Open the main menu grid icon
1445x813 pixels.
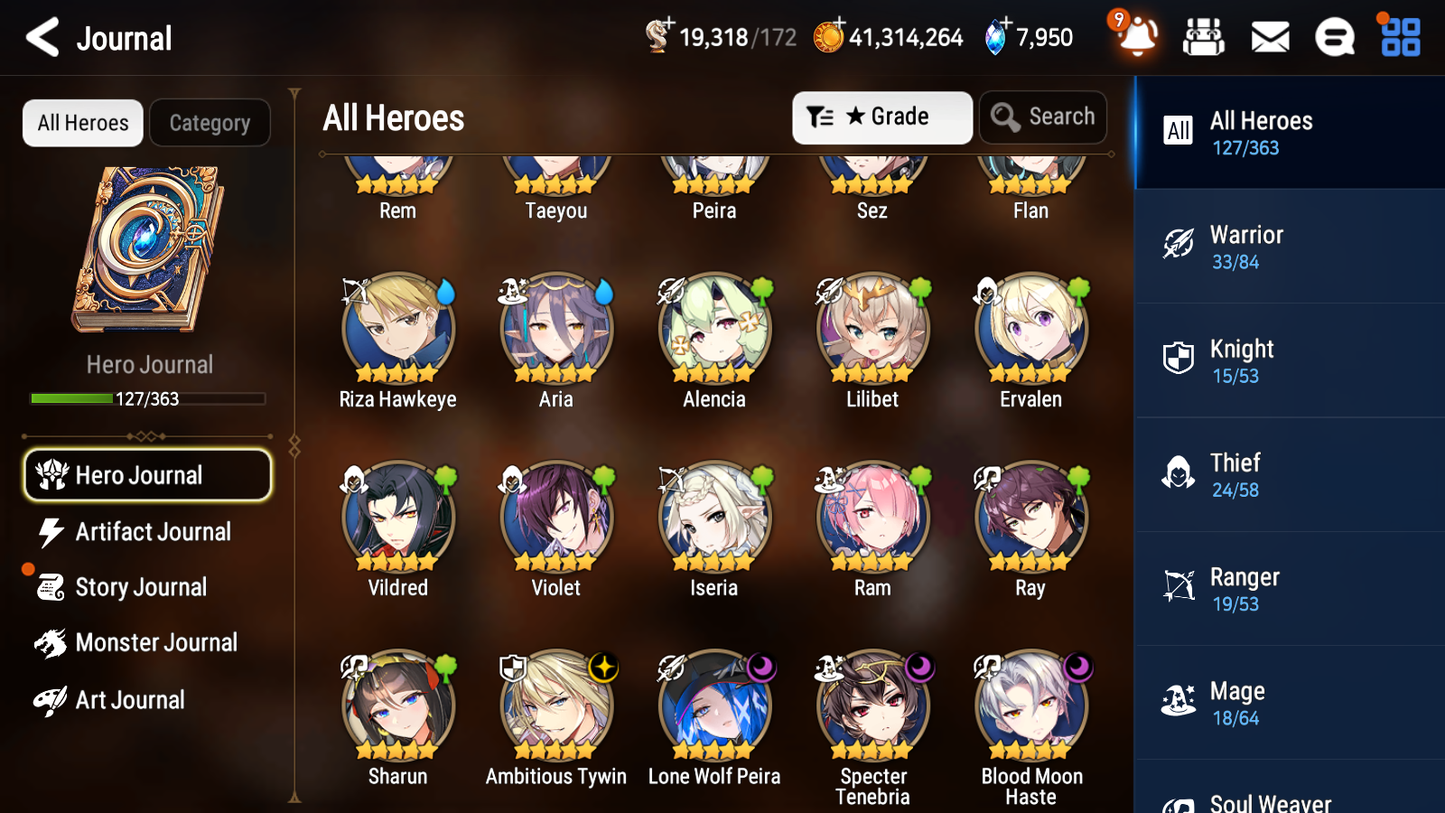[x=1399, y=36]
